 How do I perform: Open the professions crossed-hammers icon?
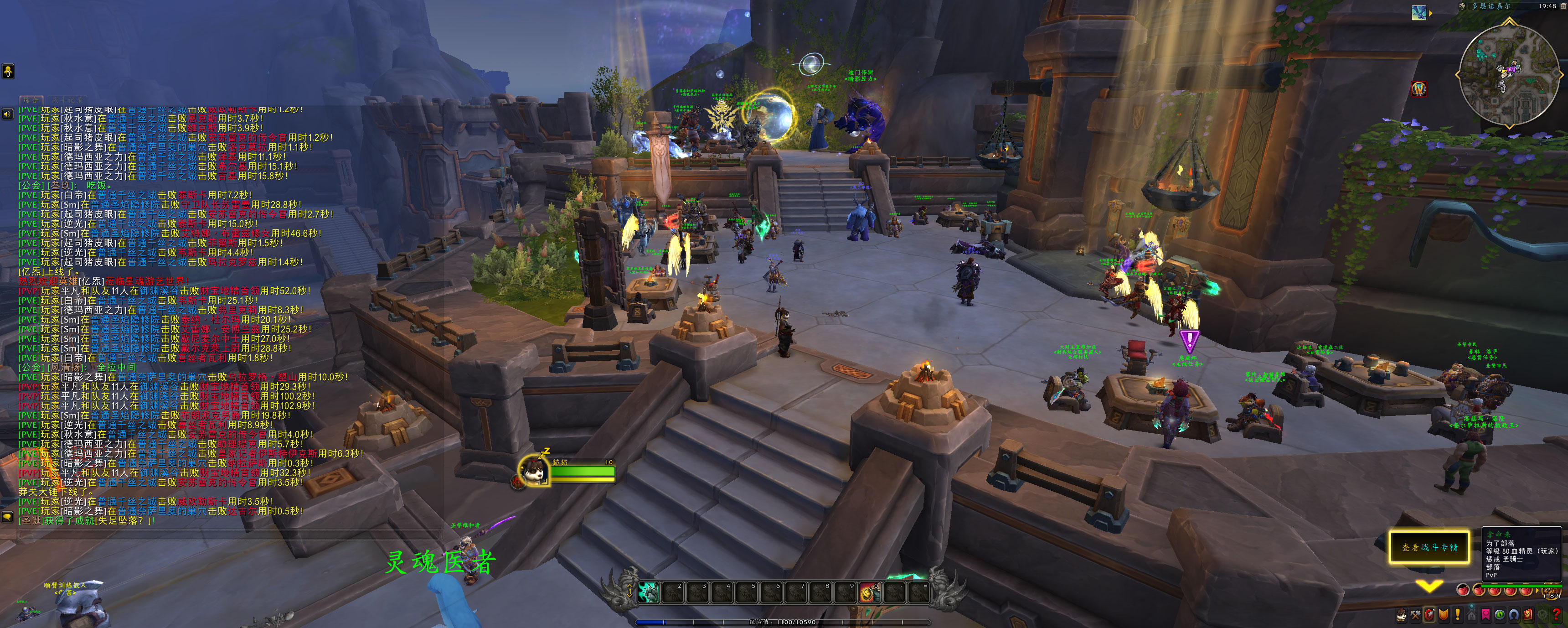pos(1415,615)
